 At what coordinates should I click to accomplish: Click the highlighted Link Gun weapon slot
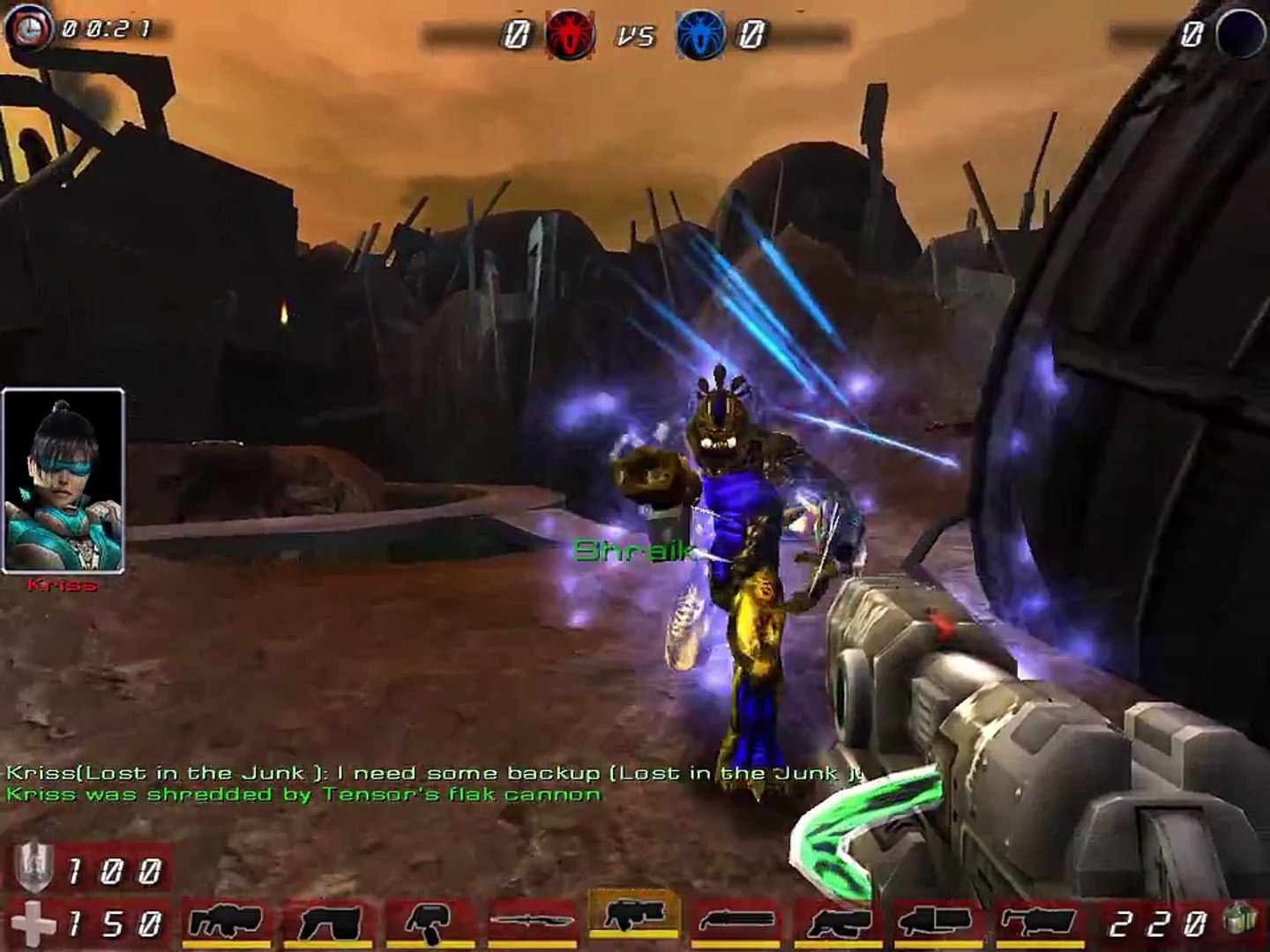[633, 919]
